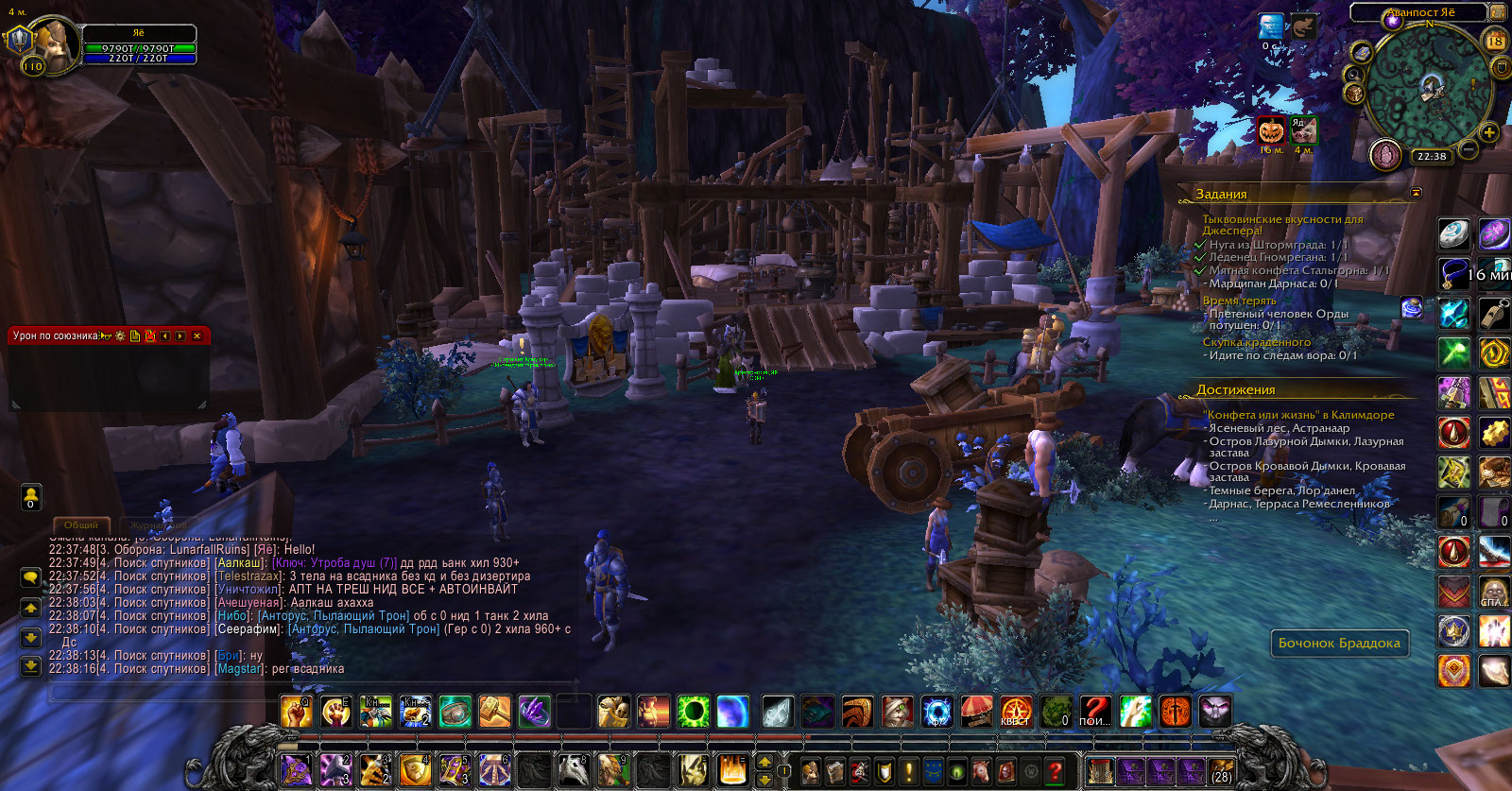Screen dimensions: 1512x791
Task: Open the red question mark help micro button
Action: pyautogui.click(x=1056, y=770)
